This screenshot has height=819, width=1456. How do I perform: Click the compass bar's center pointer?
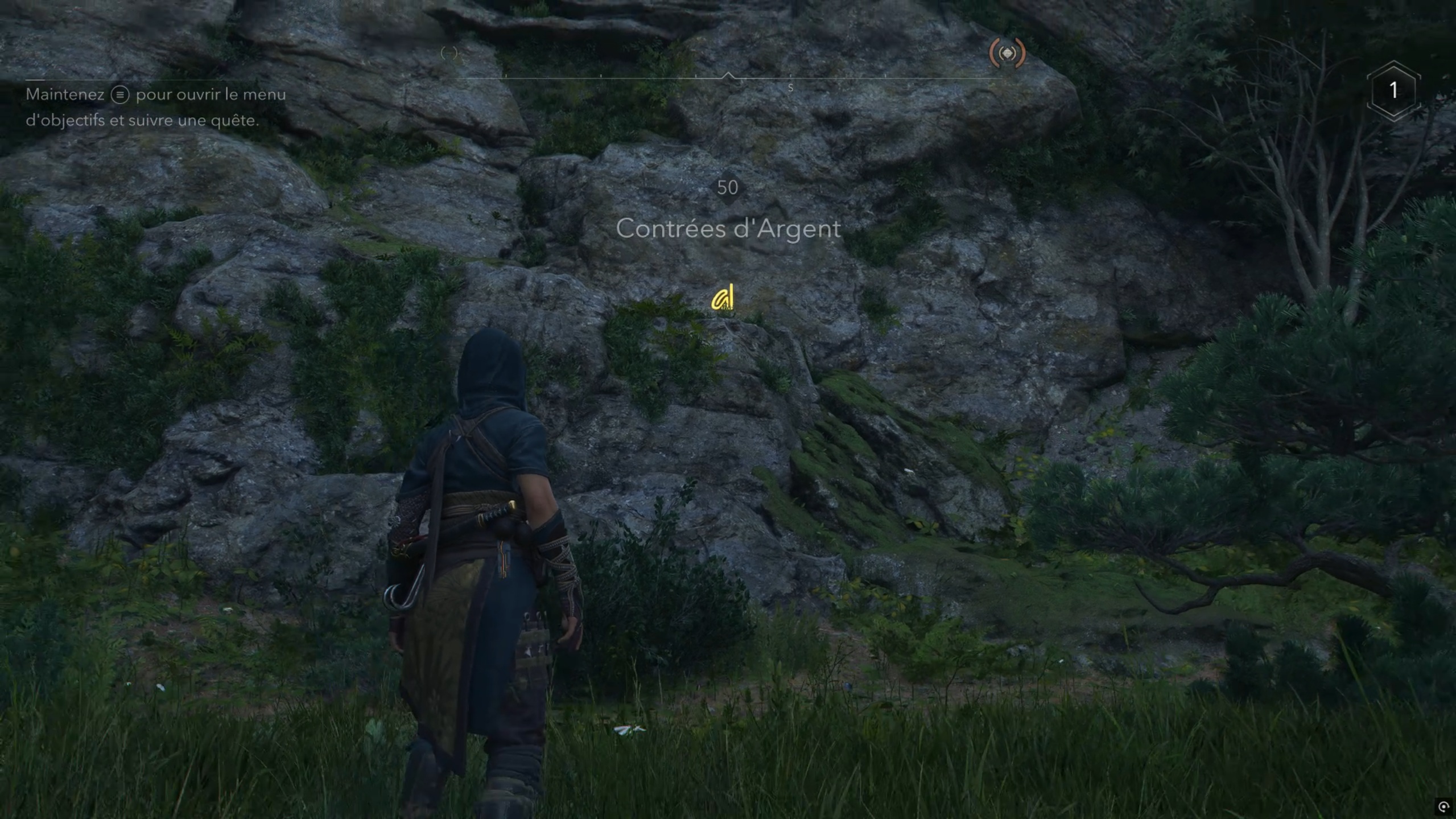[x=728, y=76]
